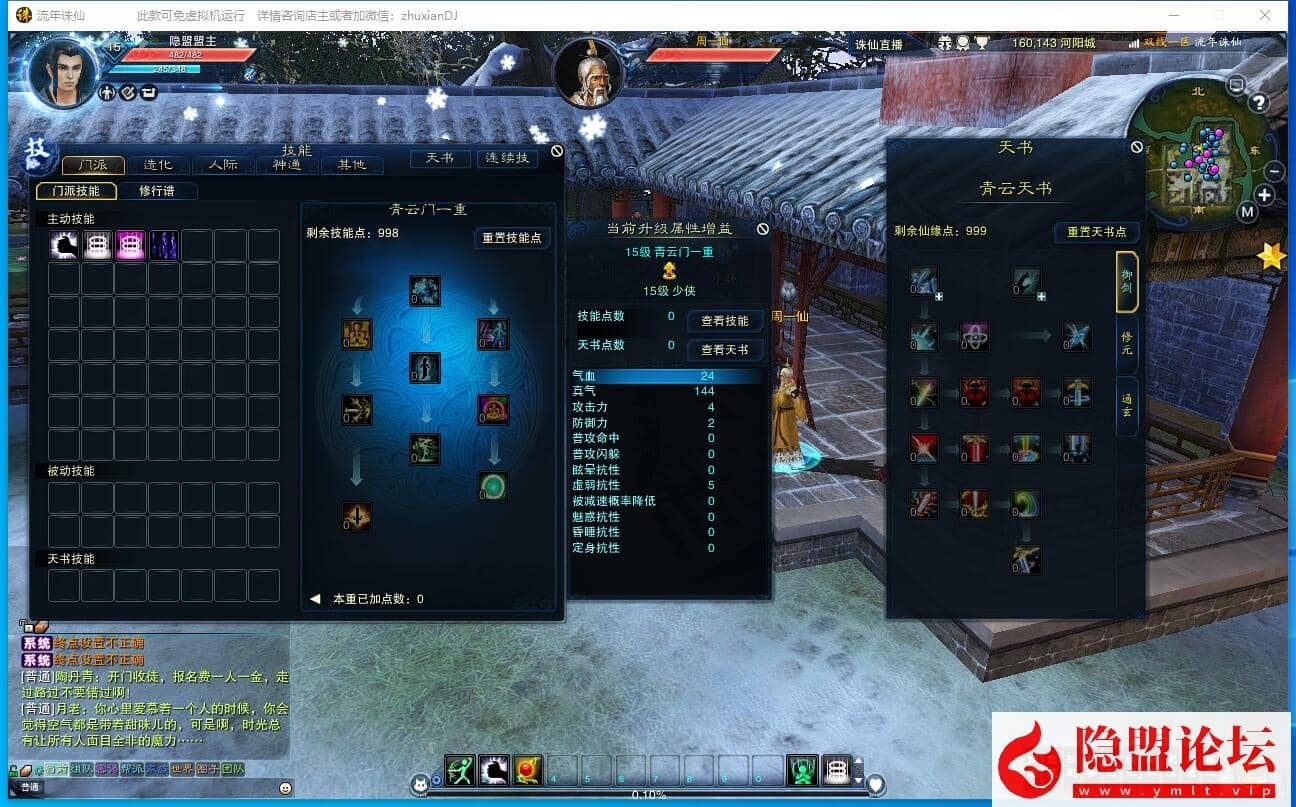Open the 世界 chat channel tab
The height and width of the screenshot is (807, 1296).
coord(183,769)
